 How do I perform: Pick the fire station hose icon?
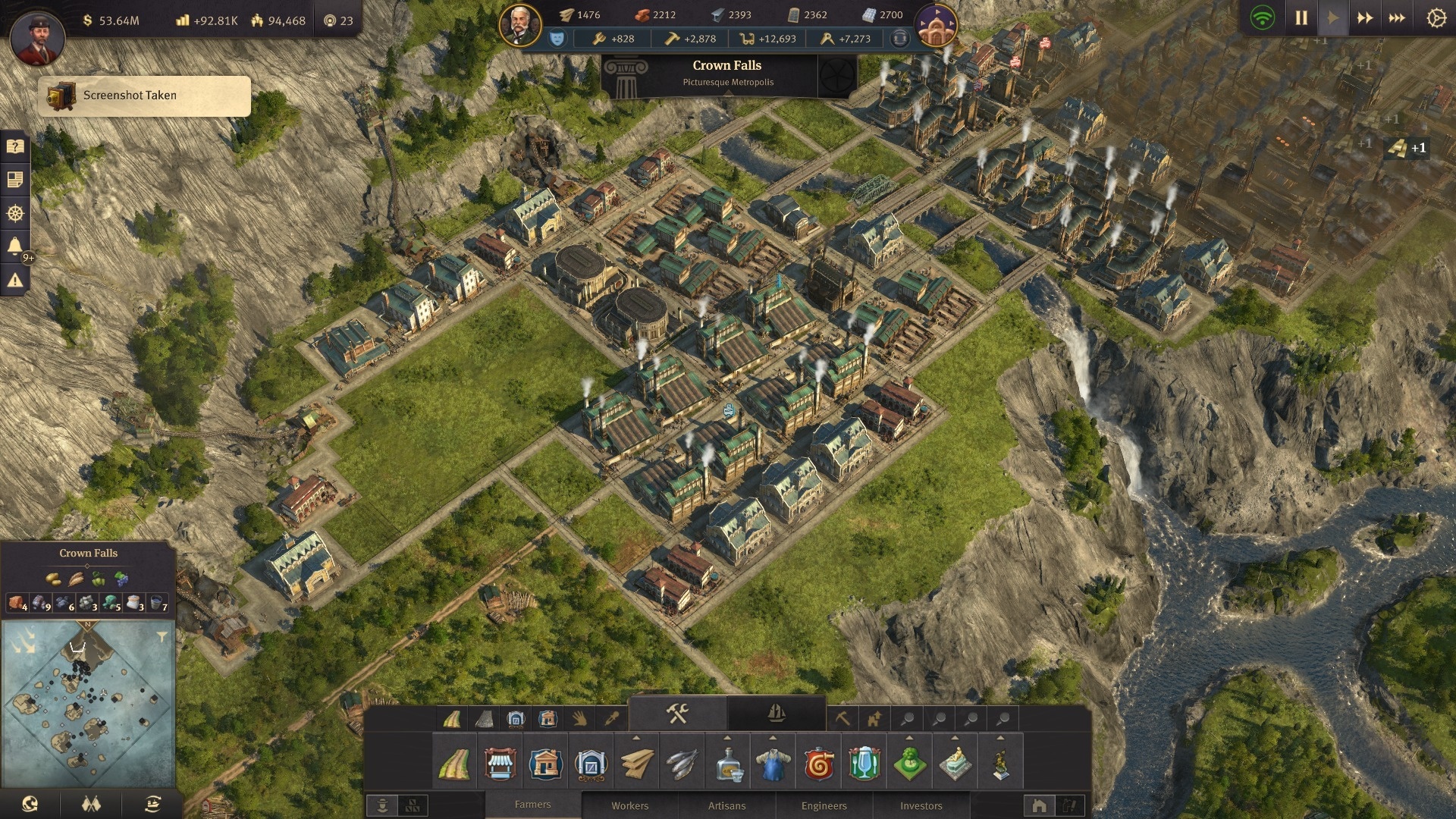[819, 764]
